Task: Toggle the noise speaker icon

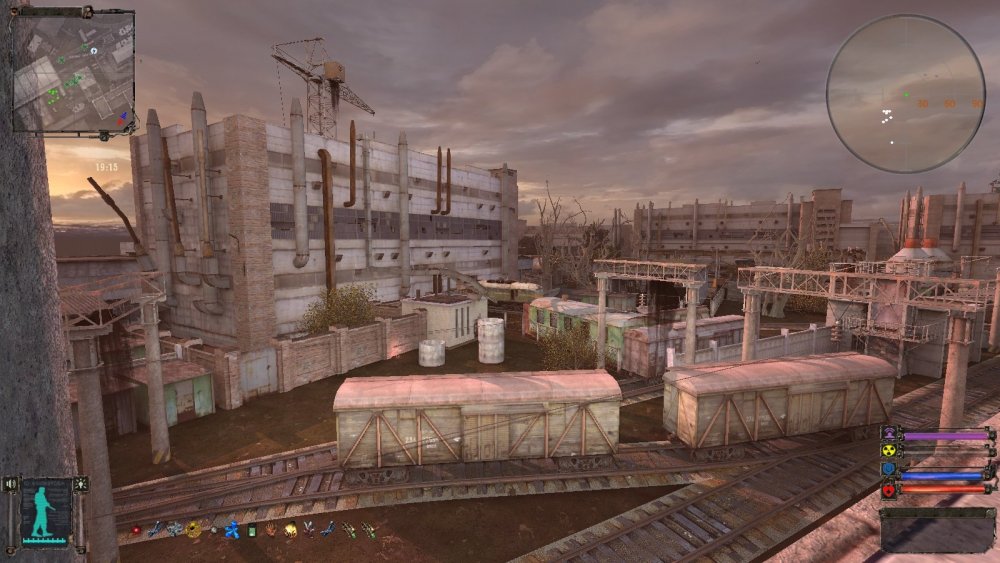Action: pos(11,485)
